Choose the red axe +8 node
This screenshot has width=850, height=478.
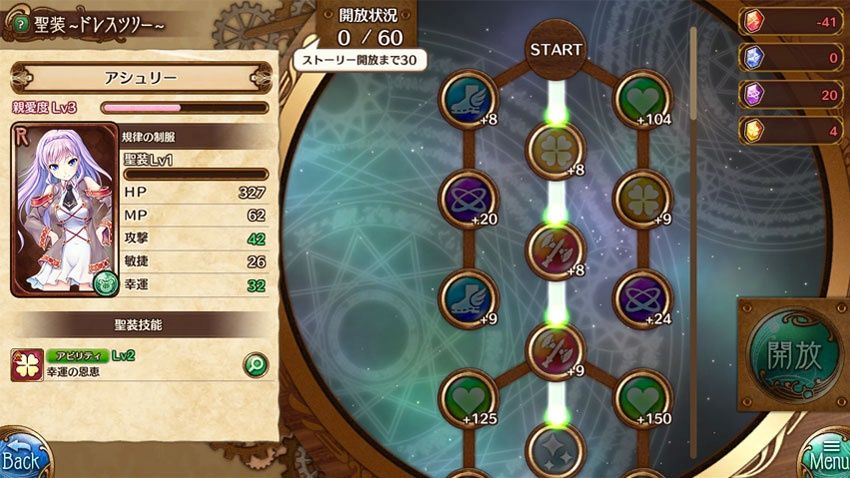coord(555,247)
